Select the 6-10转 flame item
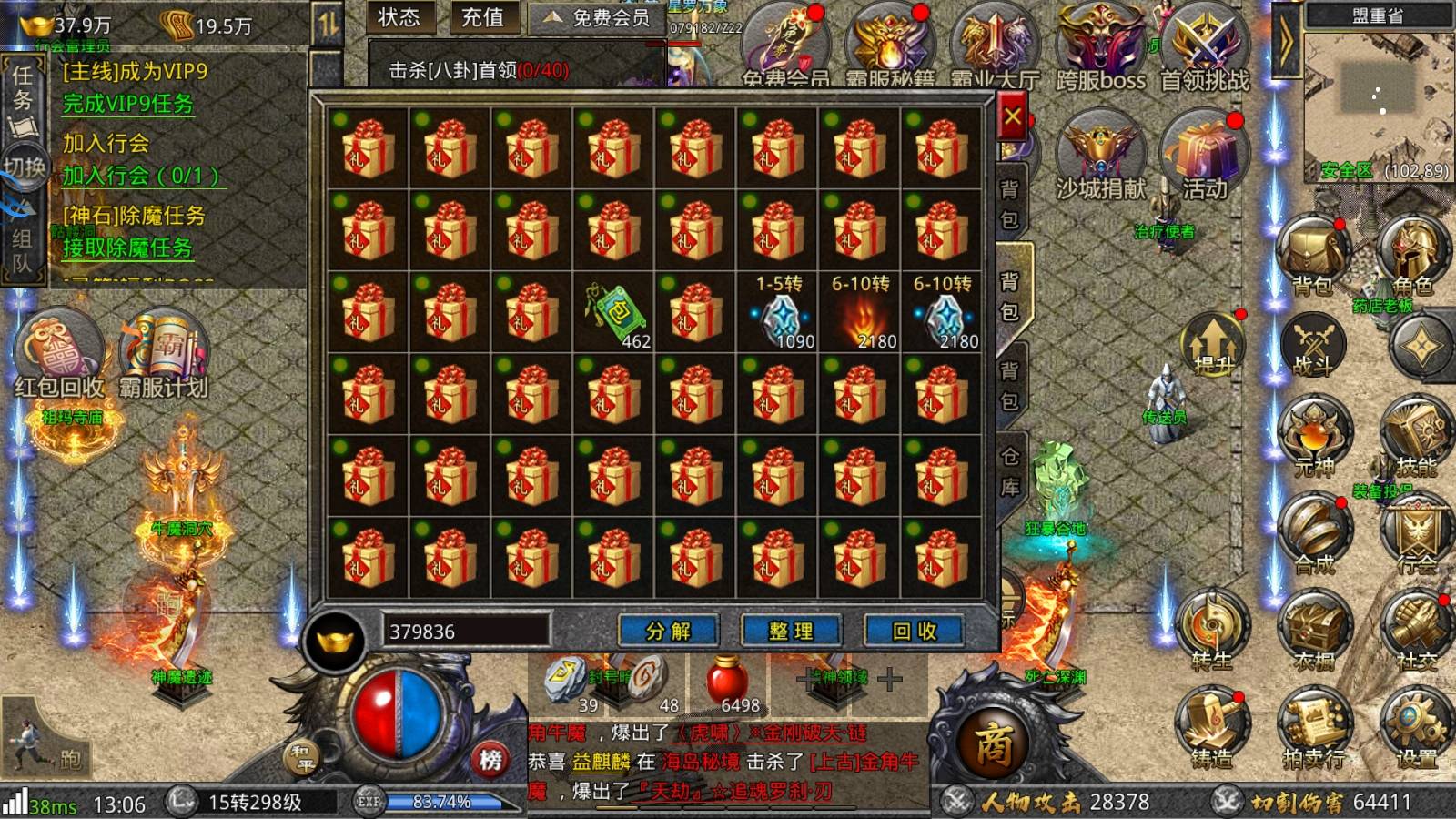The width and height of the screenshot is (1456, 819). click(860, 312)
